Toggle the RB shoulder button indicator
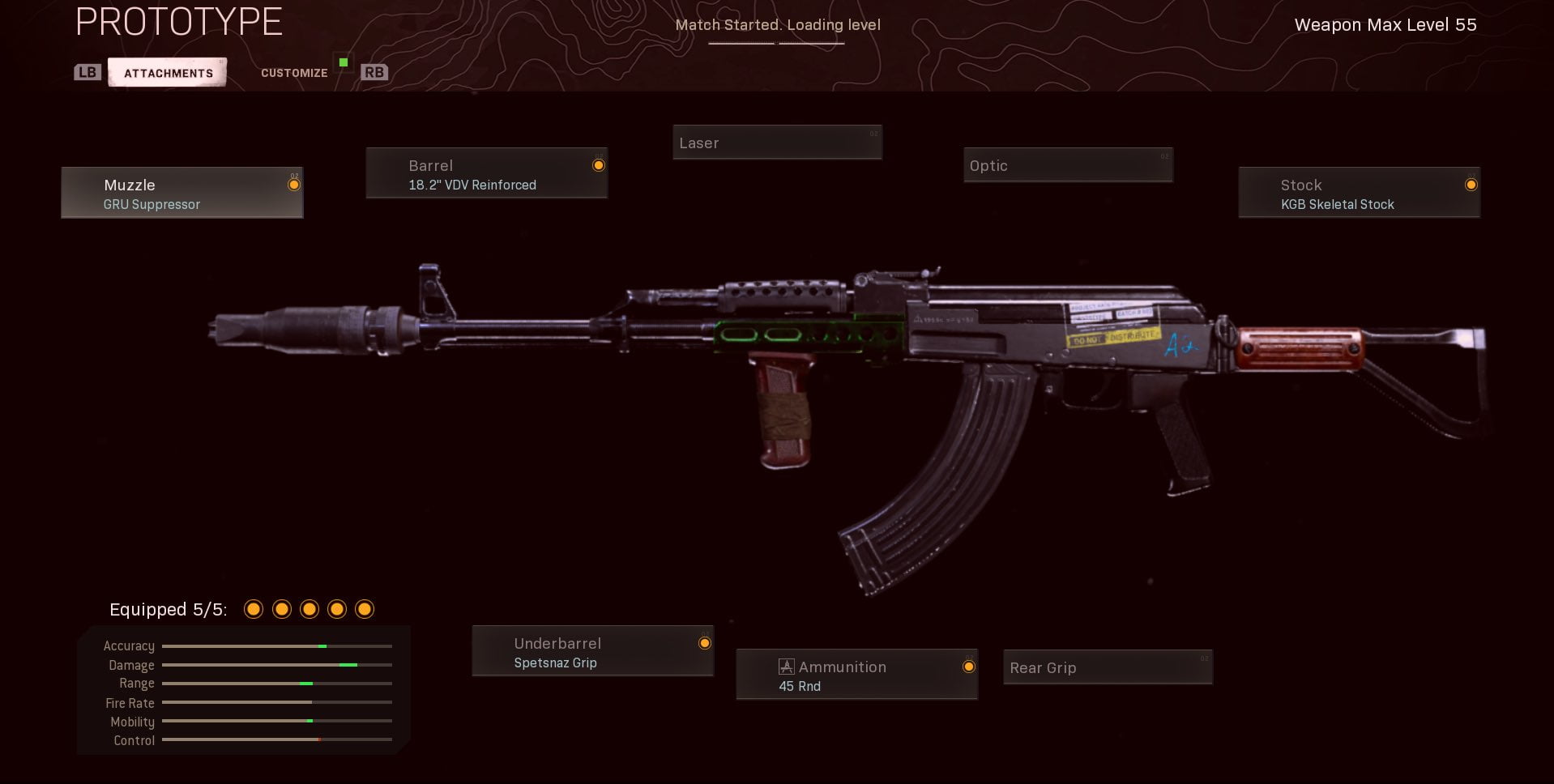Viewport: 1554px width, 784px height. 374,72
